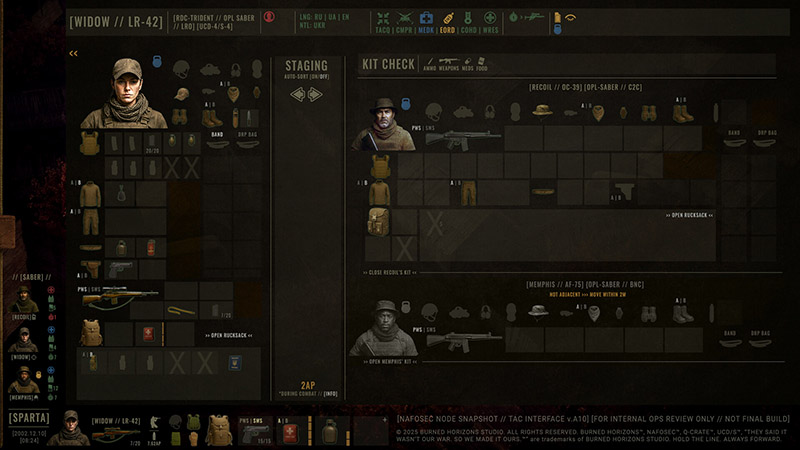Image resolution: width=800 pixels, height=450 pixels.
Task: Open the staging INFO link
Action: click(x=330, y=394)
